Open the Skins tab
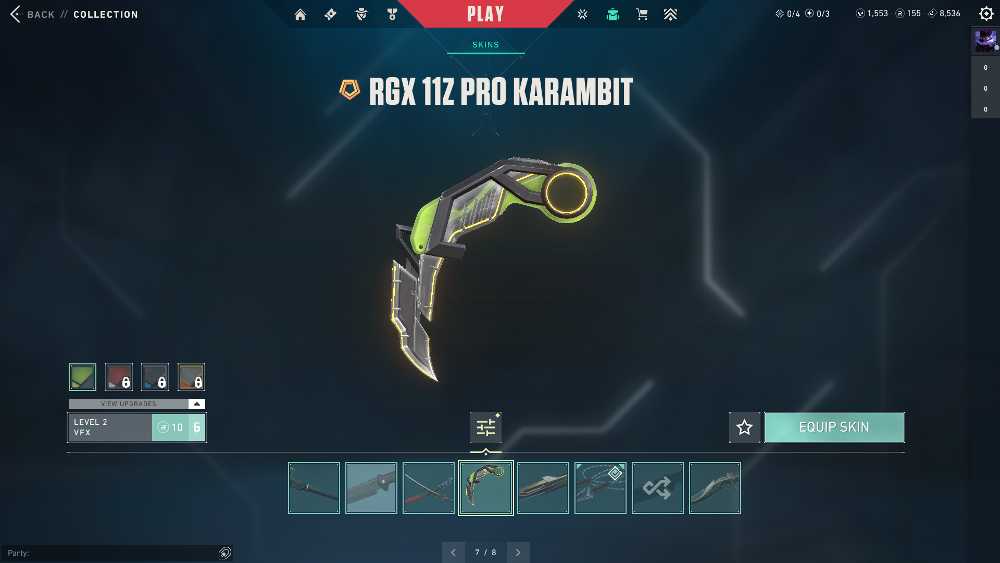This screenshot has width=1000, height=563. (485, 45)
